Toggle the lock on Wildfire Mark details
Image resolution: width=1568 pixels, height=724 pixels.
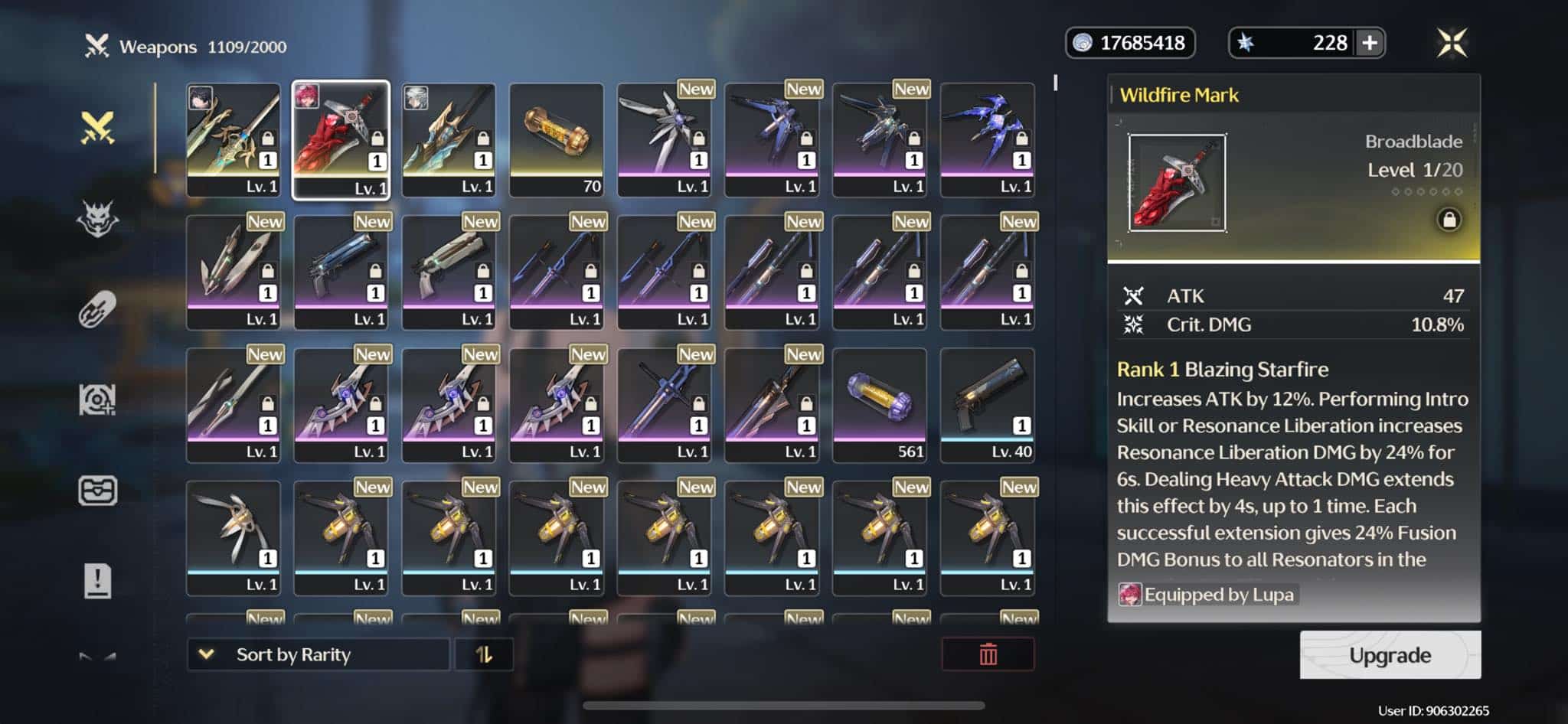1449,220
